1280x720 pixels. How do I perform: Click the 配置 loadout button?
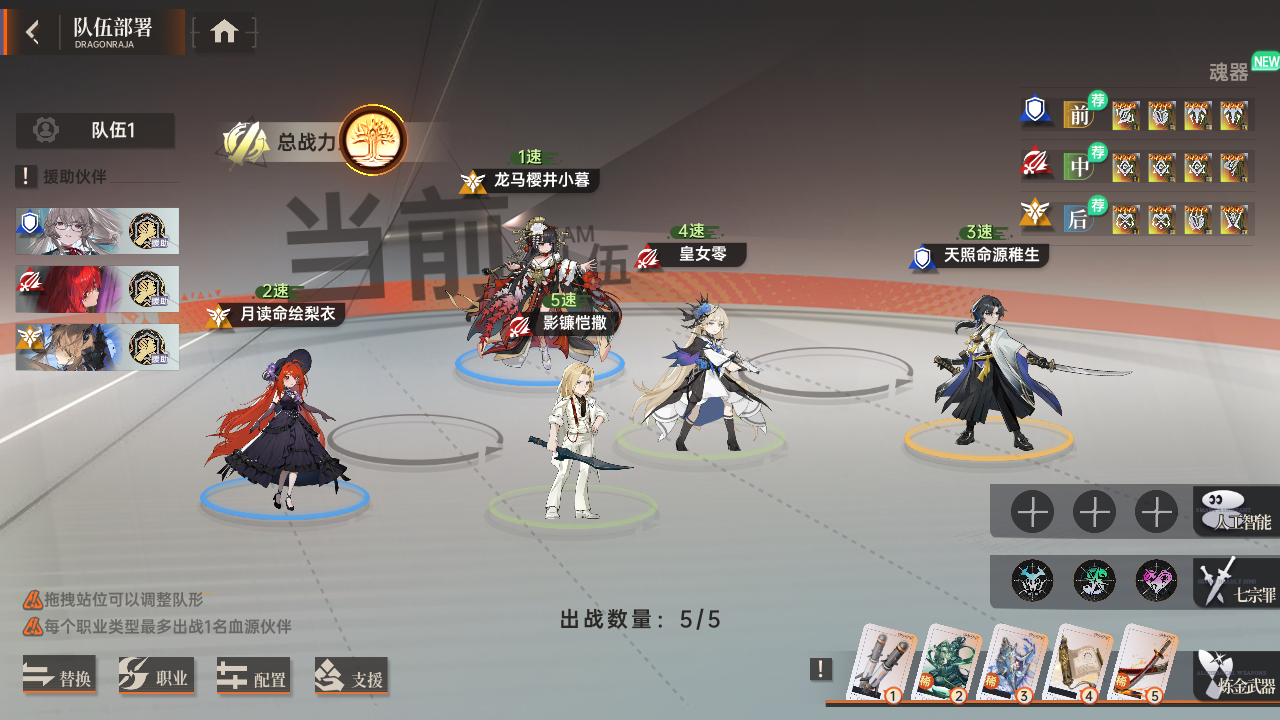(254, 676)
